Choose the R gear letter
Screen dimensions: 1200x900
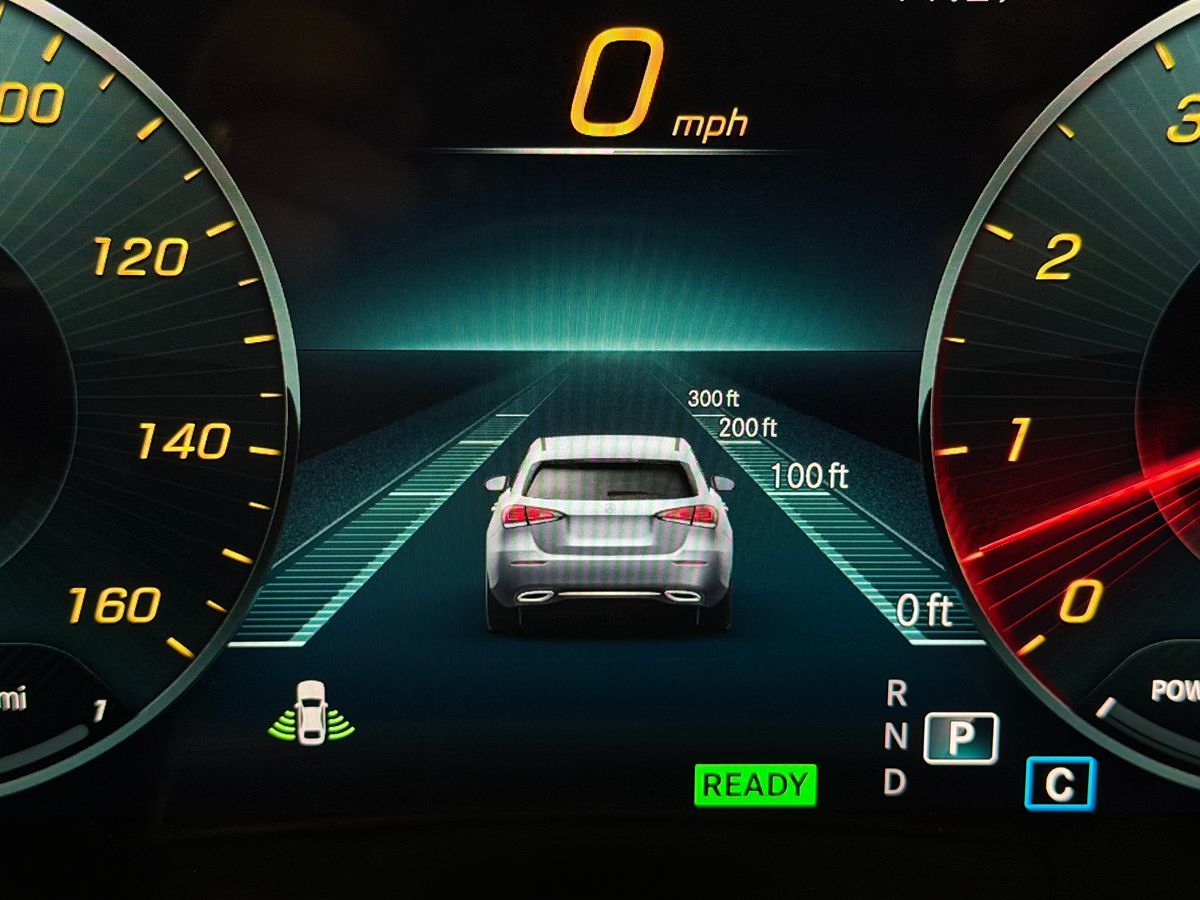896,692
